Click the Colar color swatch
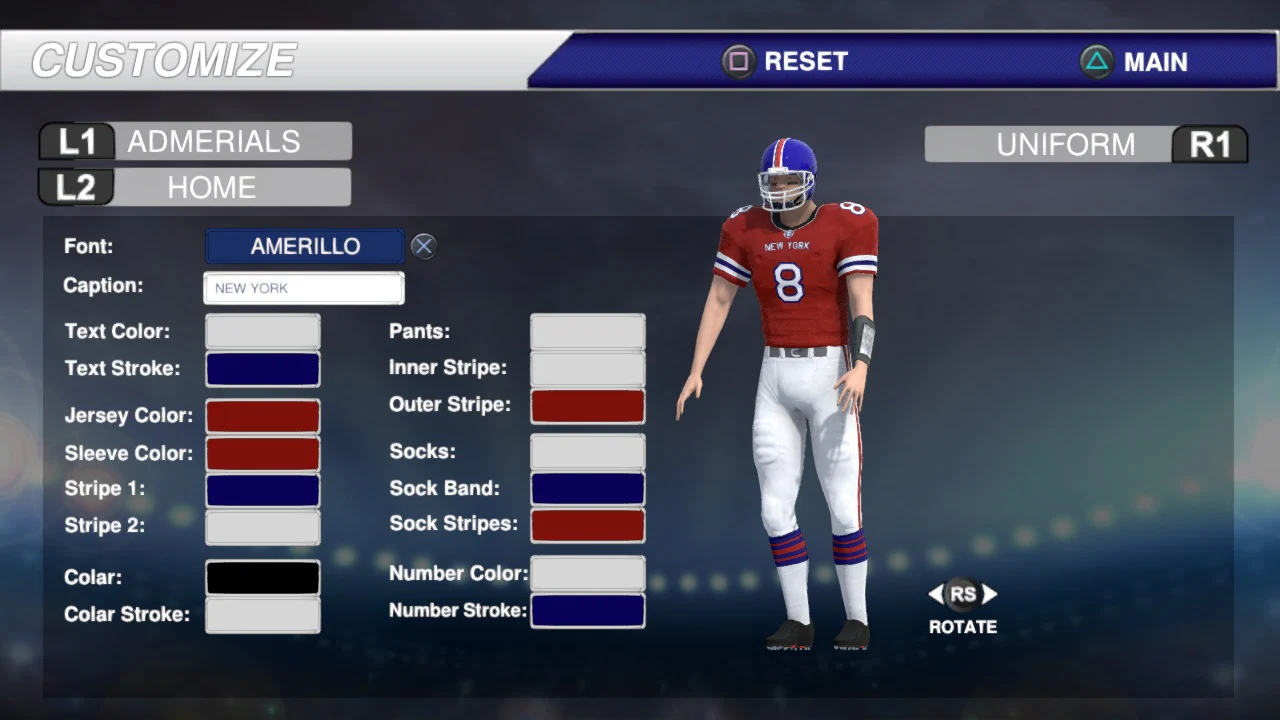Image resolution: width=1280 pixels, height=720 pixels. [262, 577]
